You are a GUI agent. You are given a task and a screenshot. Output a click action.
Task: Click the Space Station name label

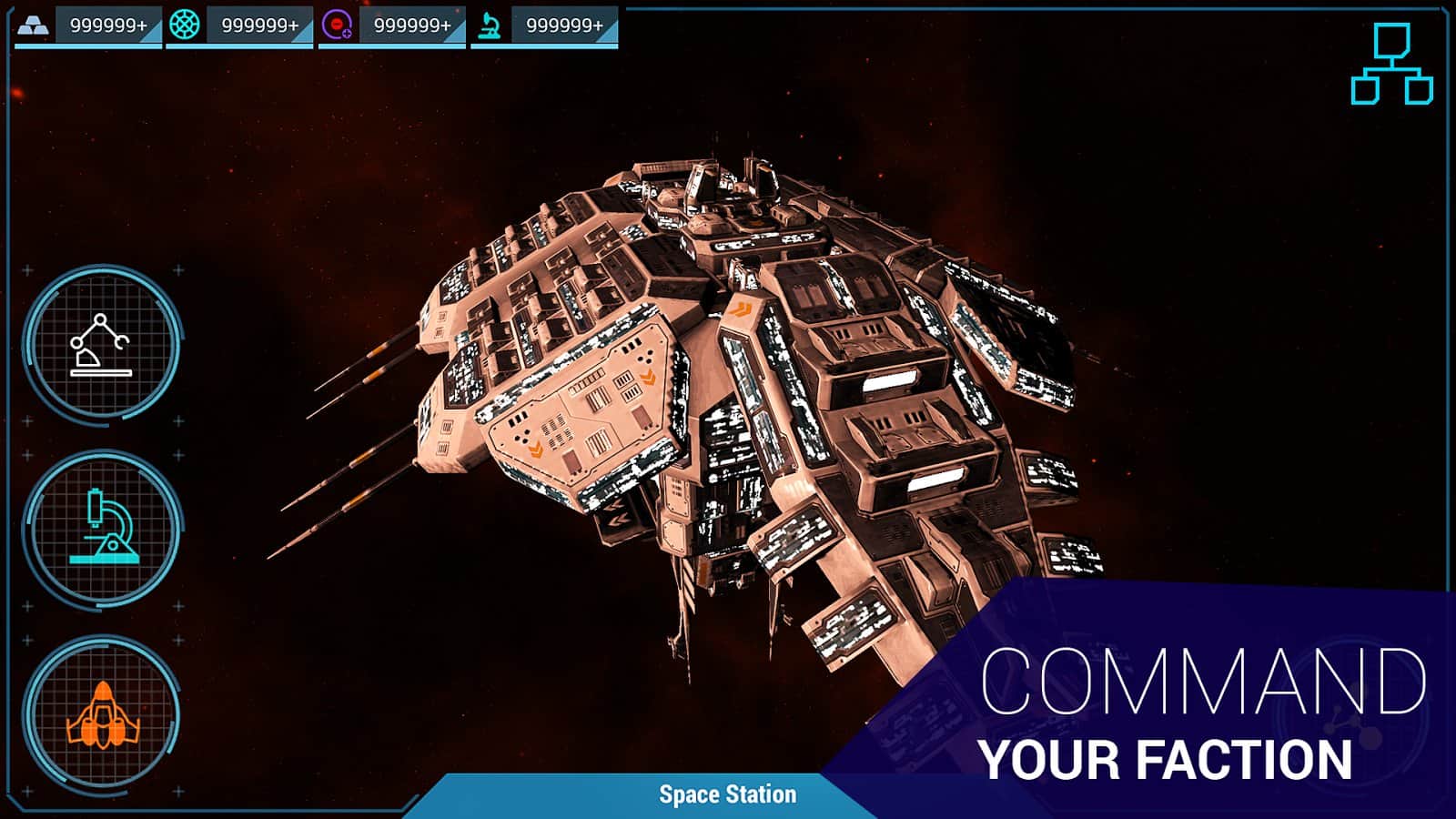[x=725, y=794]
